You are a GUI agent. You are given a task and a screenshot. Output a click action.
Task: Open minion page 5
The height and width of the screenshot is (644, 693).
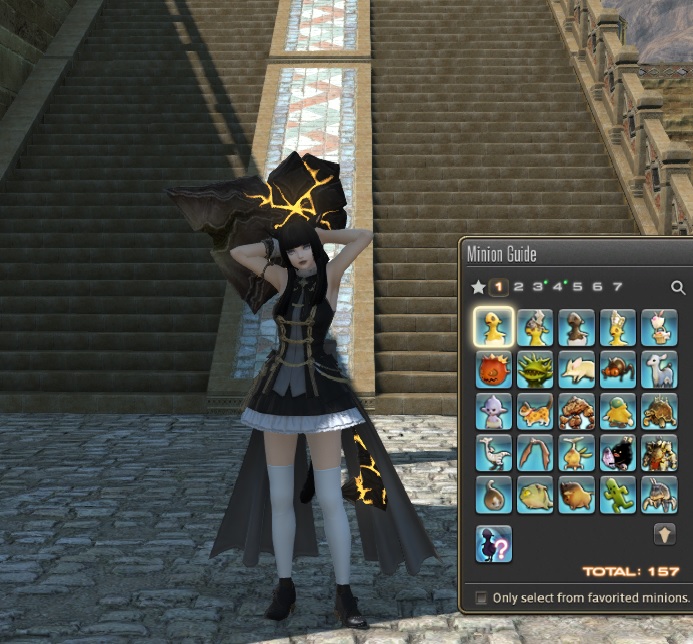577,287
